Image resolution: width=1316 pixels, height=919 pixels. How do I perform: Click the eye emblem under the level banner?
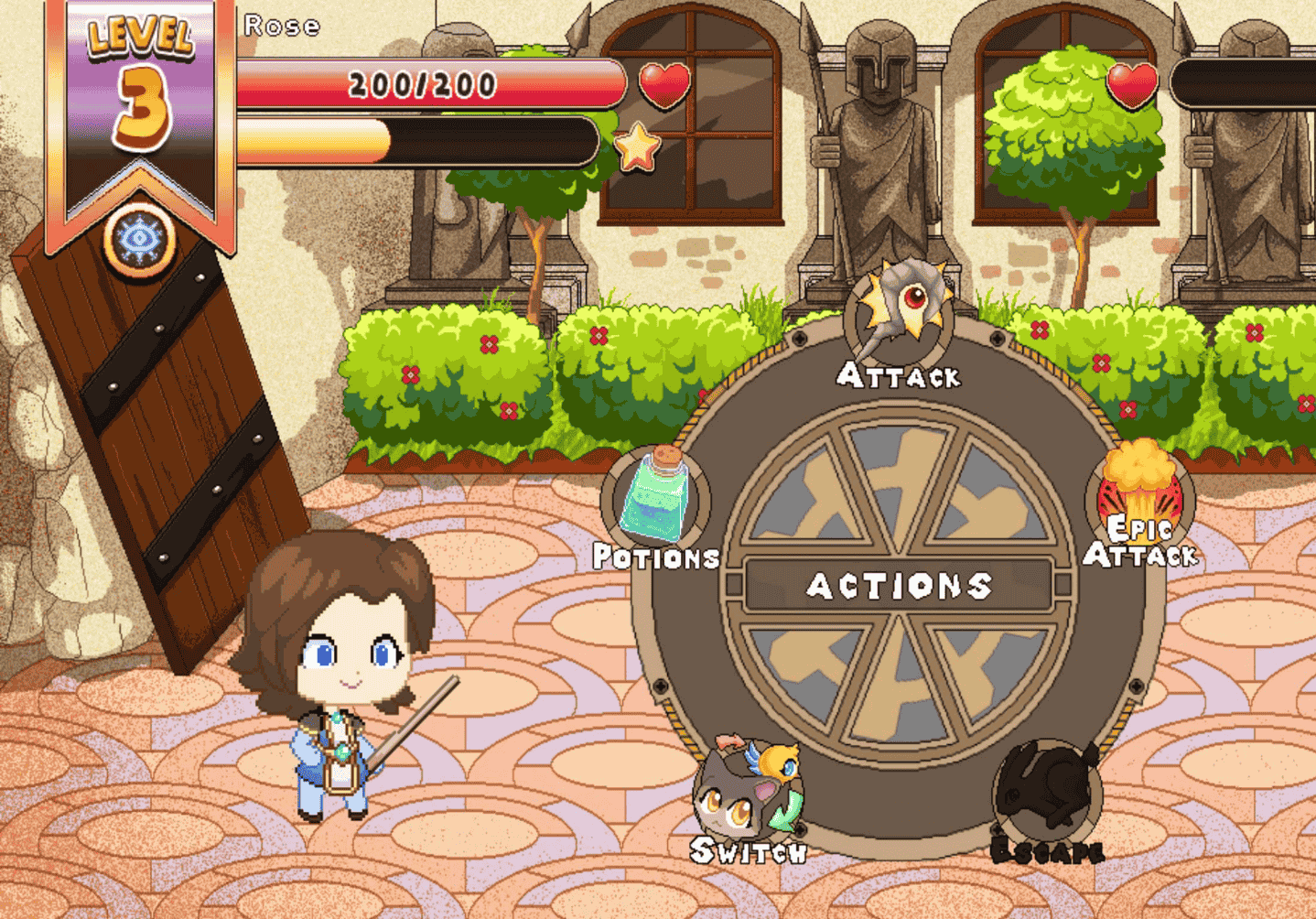pos(139,240)
